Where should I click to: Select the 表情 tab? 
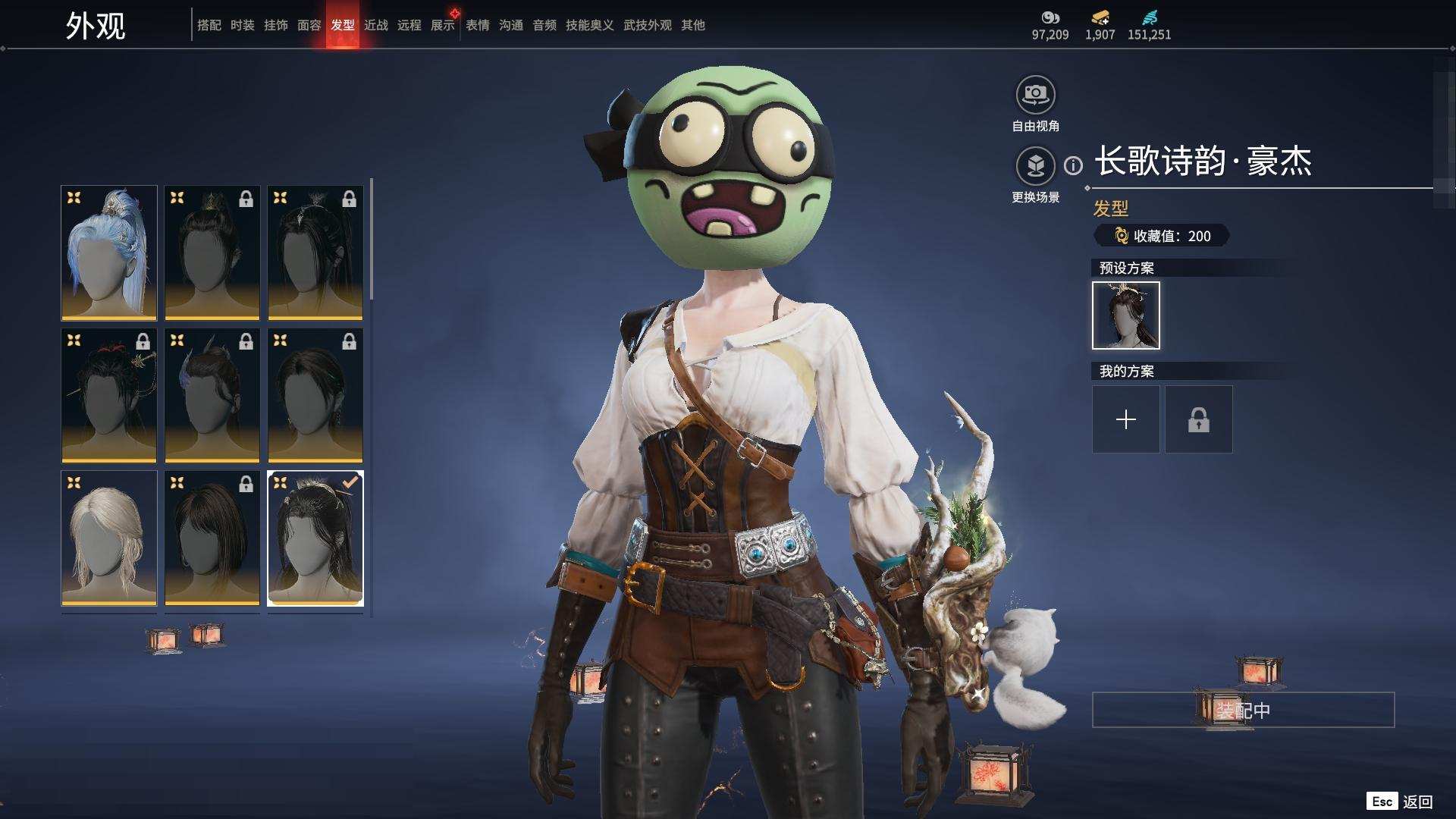pos(478,25)
